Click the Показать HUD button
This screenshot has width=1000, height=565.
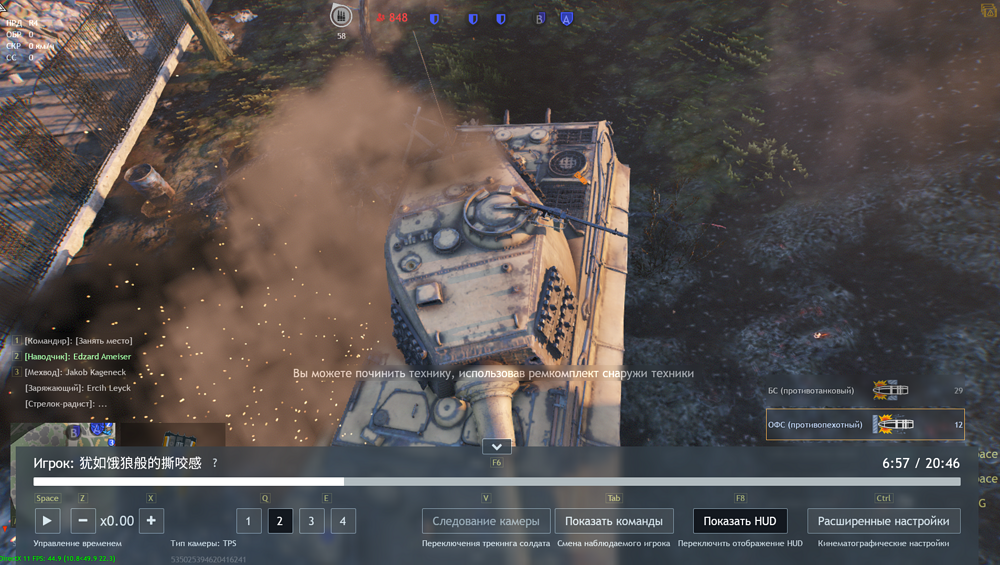tap(740, 521)
